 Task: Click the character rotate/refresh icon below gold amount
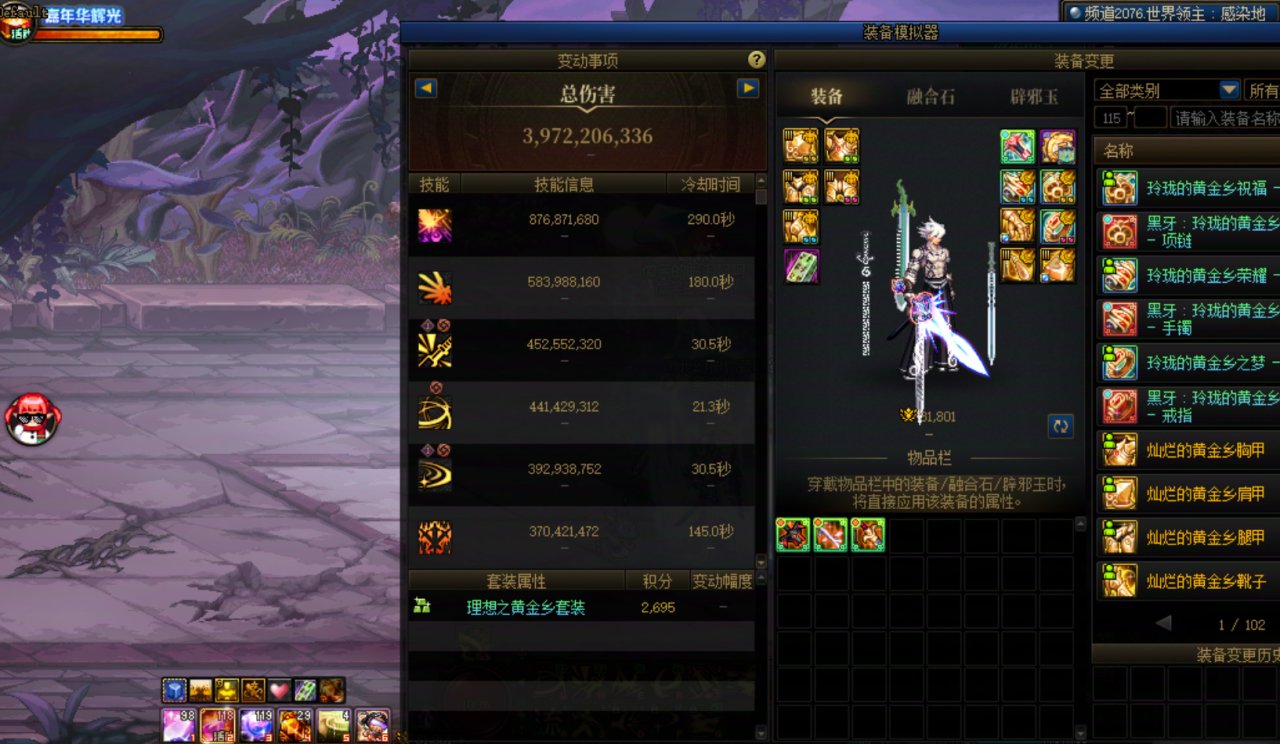click(x=1059, y=426)
